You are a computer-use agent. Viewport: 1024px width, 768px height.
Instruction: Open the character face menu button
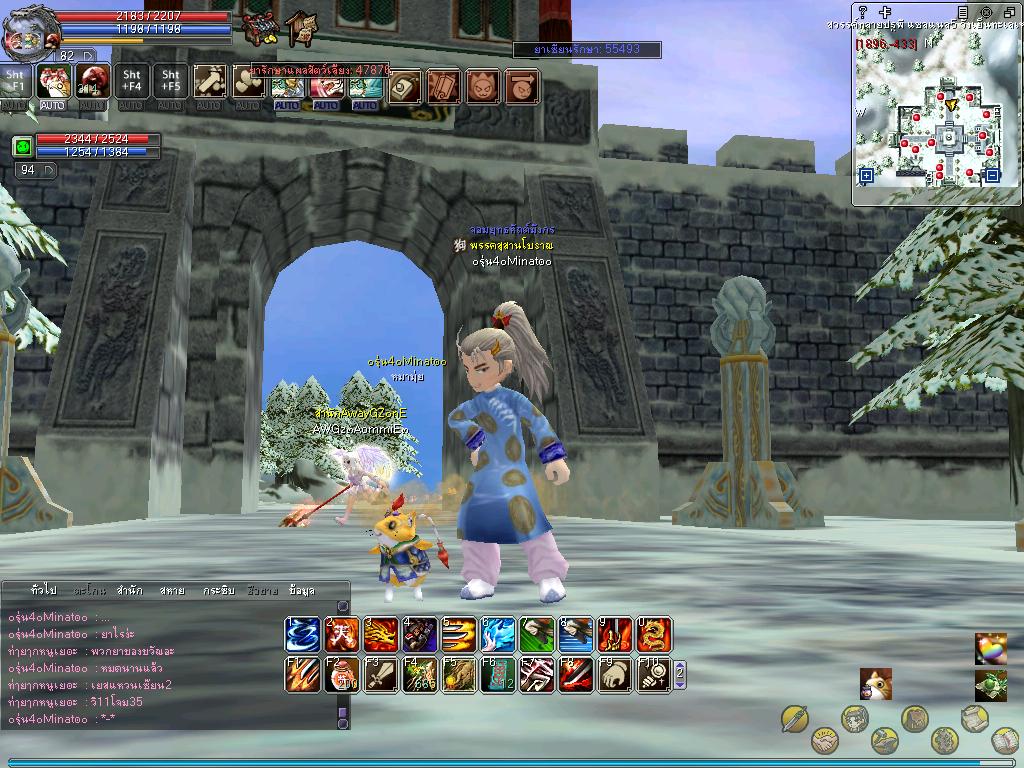click(x=854, y=718)
